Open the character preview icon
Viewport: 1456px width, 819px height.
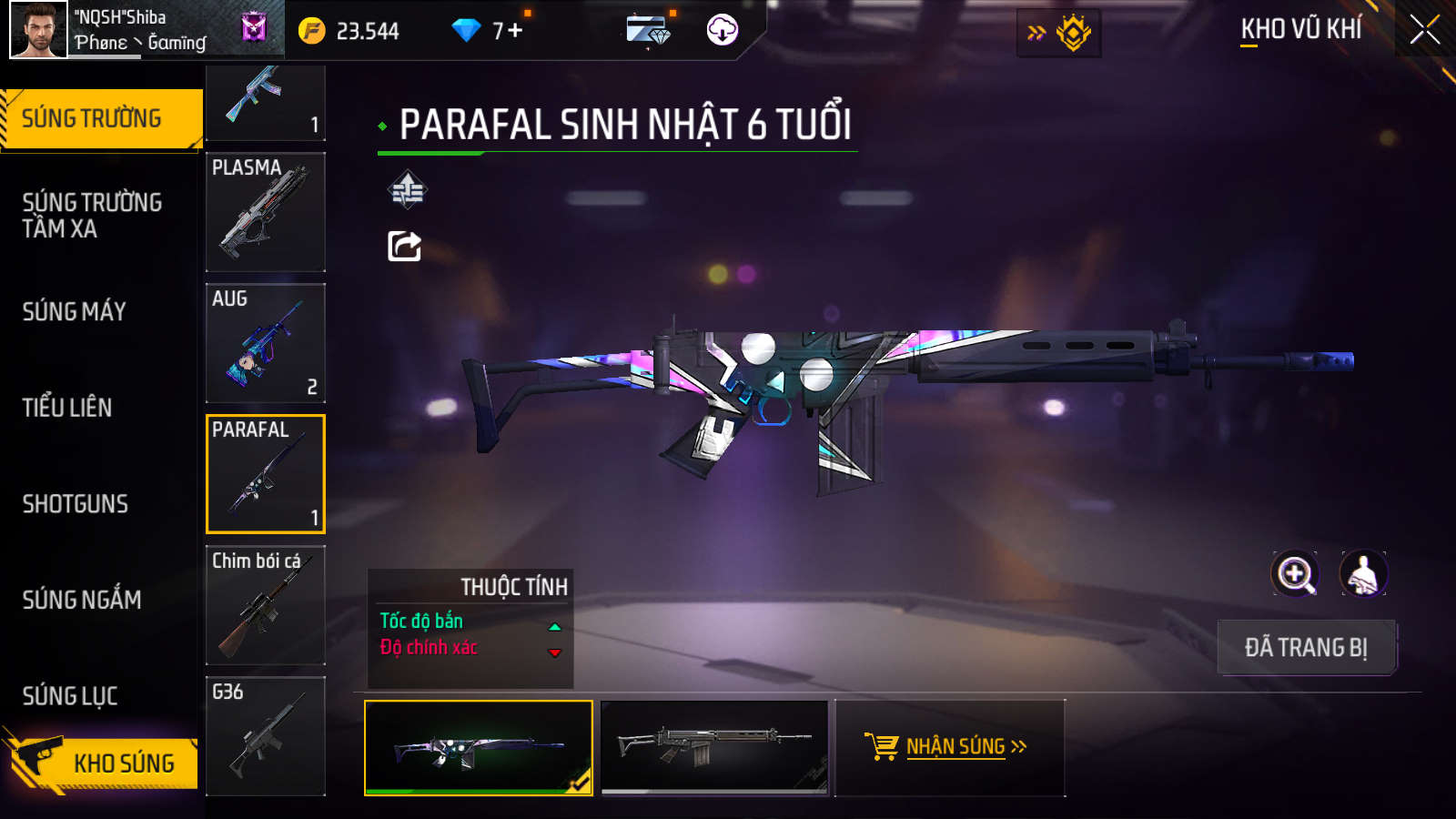1363,574
